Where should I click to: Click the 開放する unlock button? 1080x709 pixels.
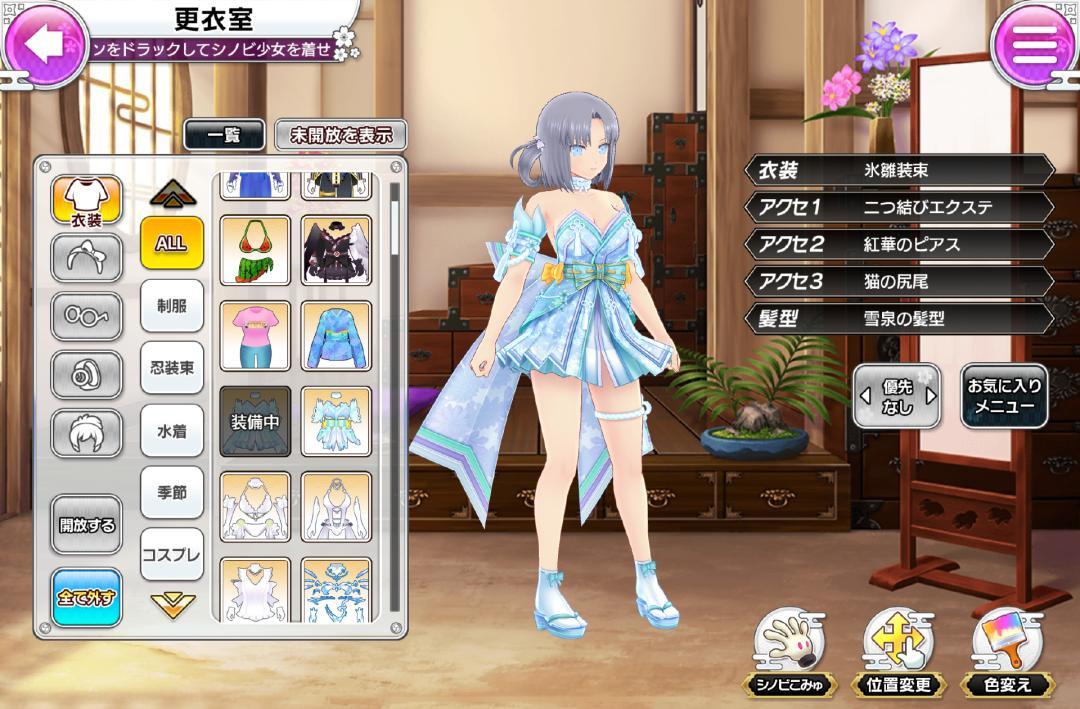click(87, 525)
